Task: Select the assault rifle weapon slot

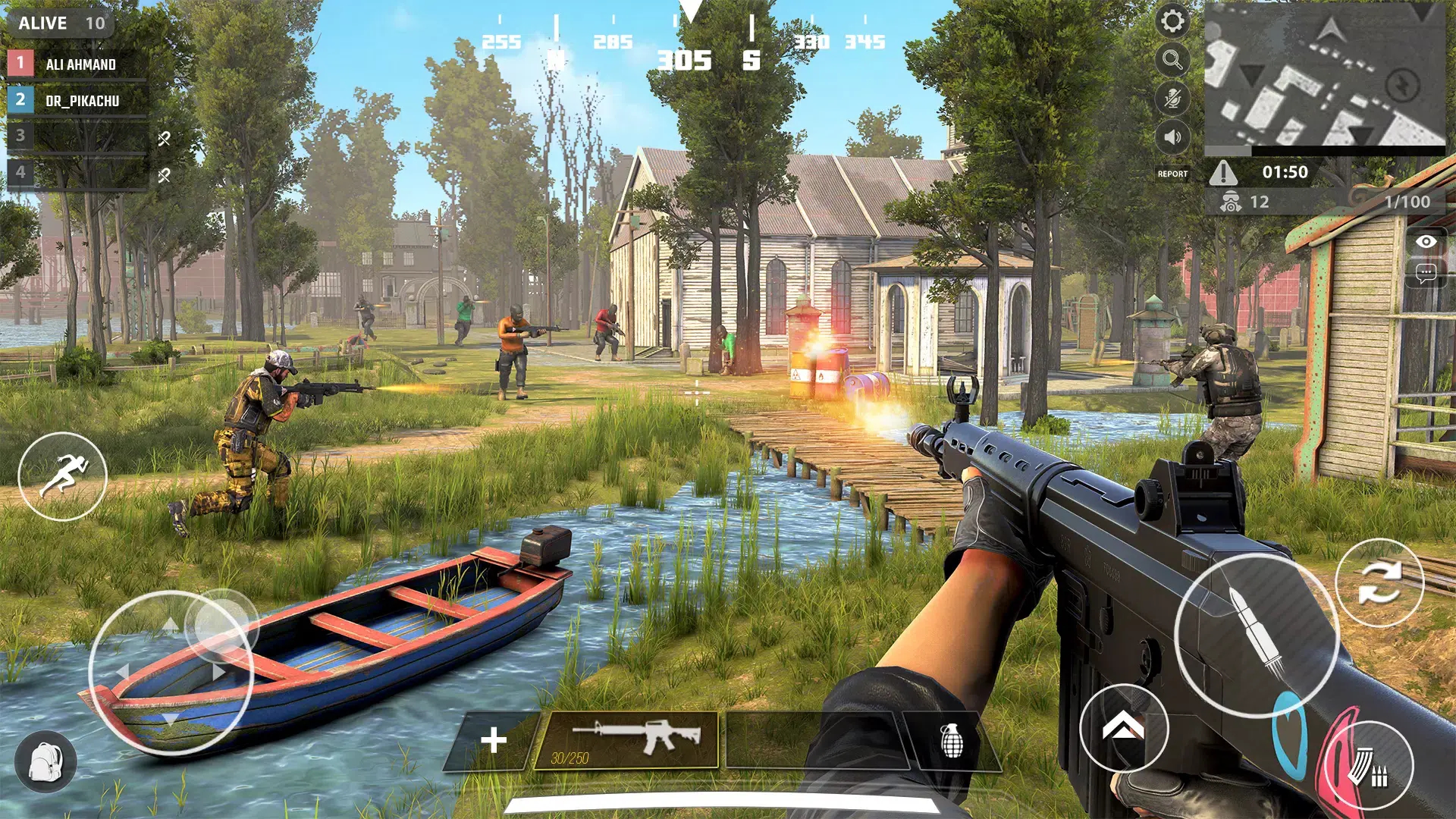Action: pos(626,740)
